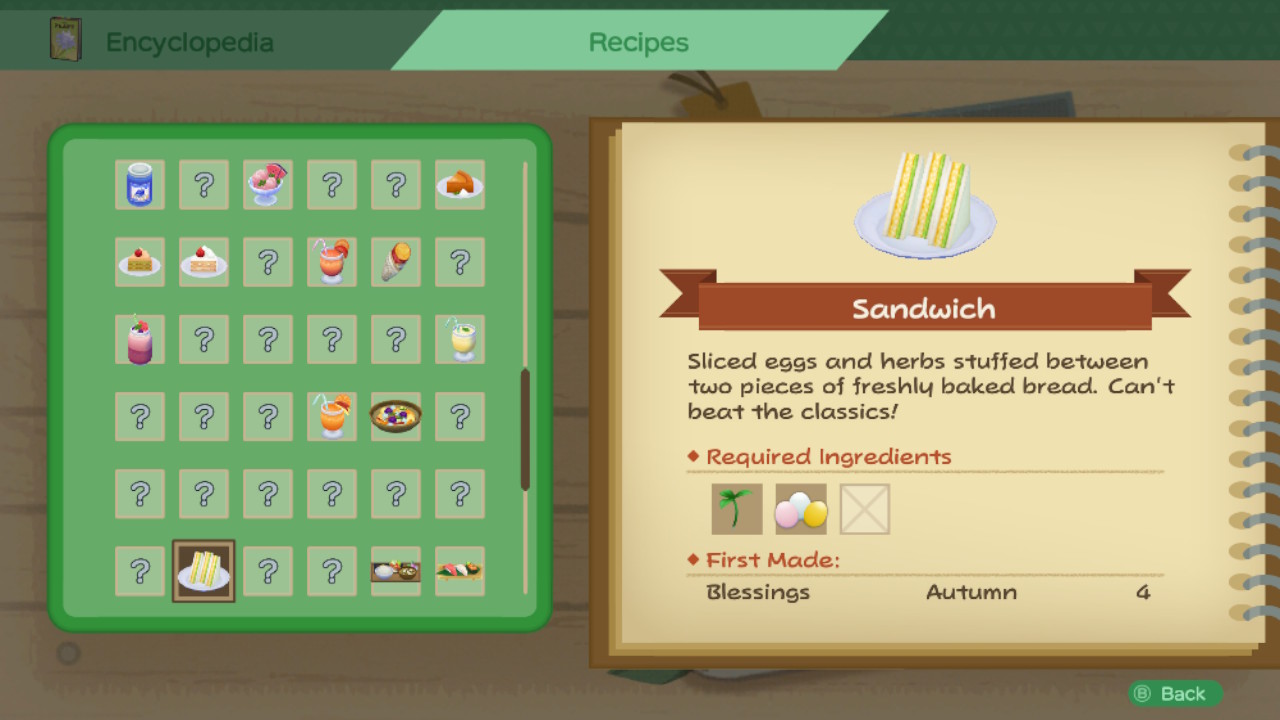The height and width of the screenshot is (720, 1280).
Task: Click the highlighted Sandwich recipe thumbnail
Action: (x=204, y=571)
